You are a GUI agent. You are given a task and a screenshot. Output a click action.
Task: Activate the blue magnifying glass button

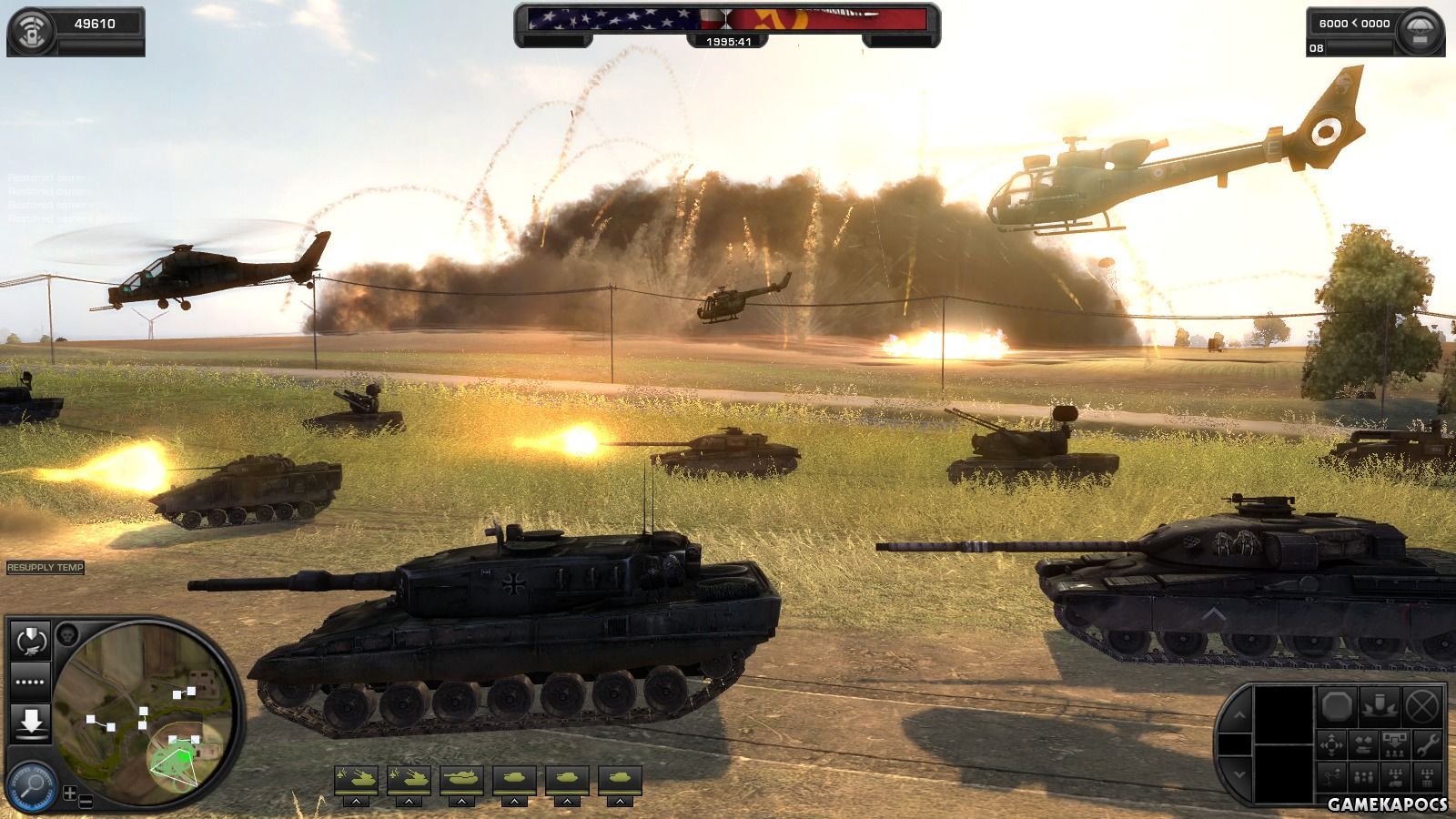click(30, 784)
